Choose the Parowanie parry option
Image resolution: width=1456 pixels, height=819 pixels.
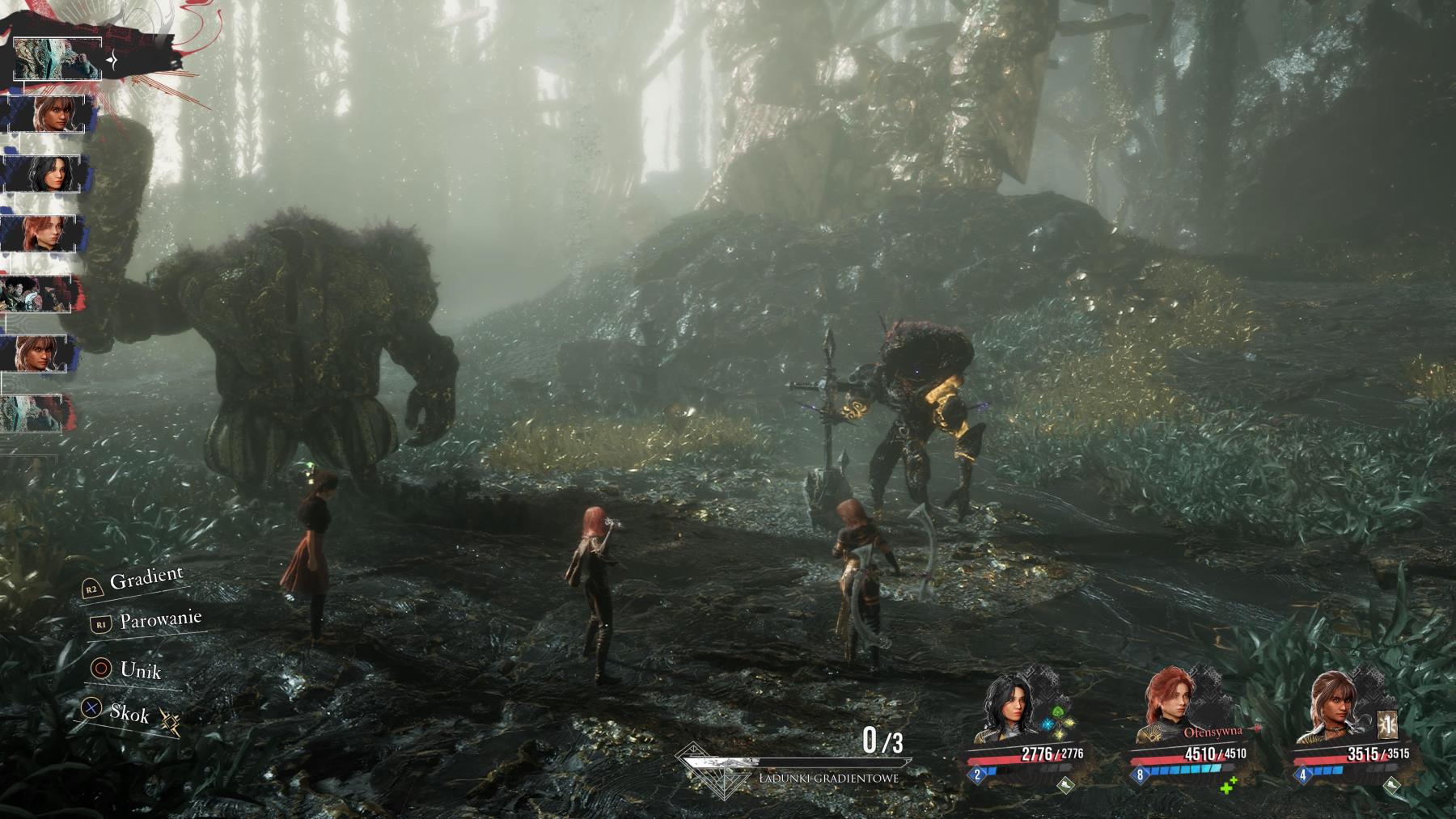pyautogui.click(x=159, y=621)
